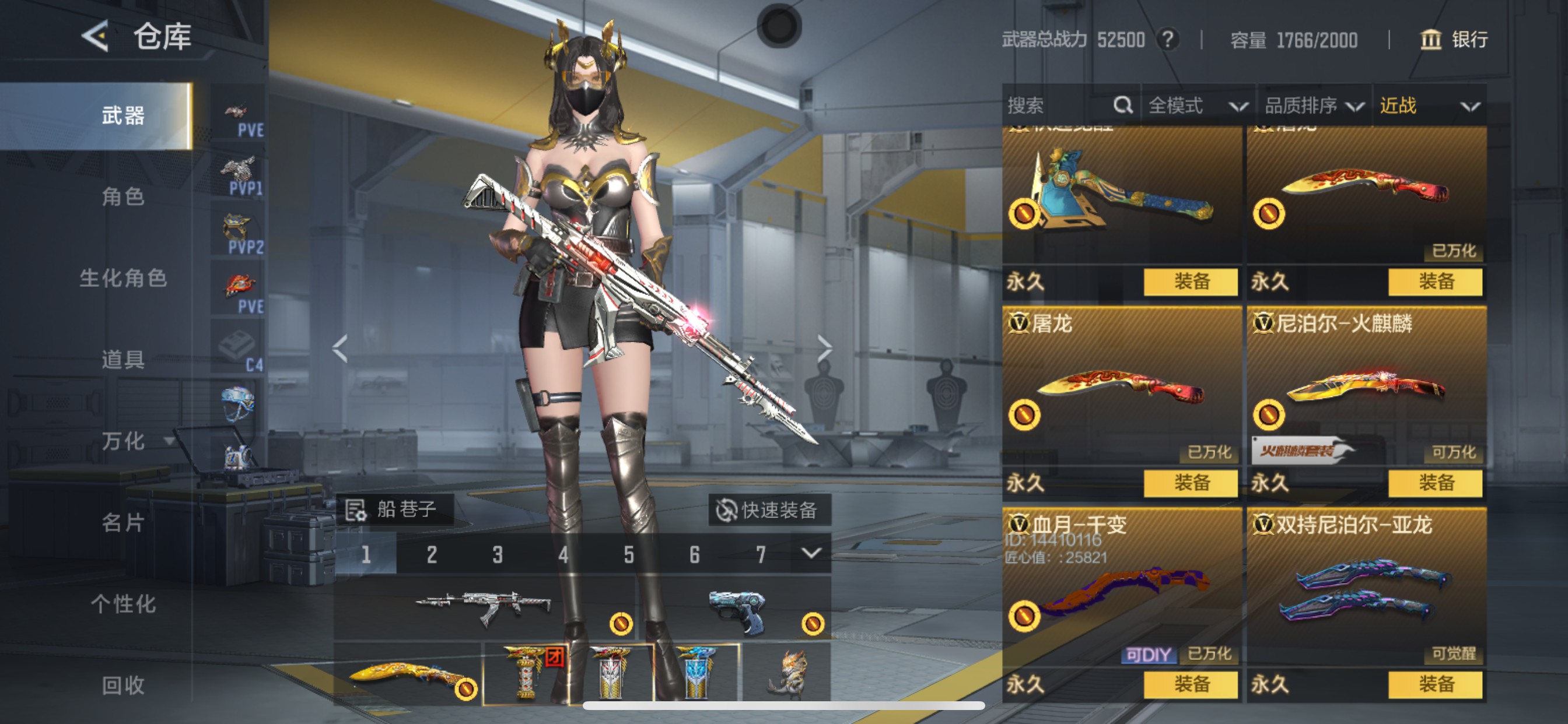Switch to loadout slot 2
The height and width of the screenshot is (724, 1568).
click(432, 554)
